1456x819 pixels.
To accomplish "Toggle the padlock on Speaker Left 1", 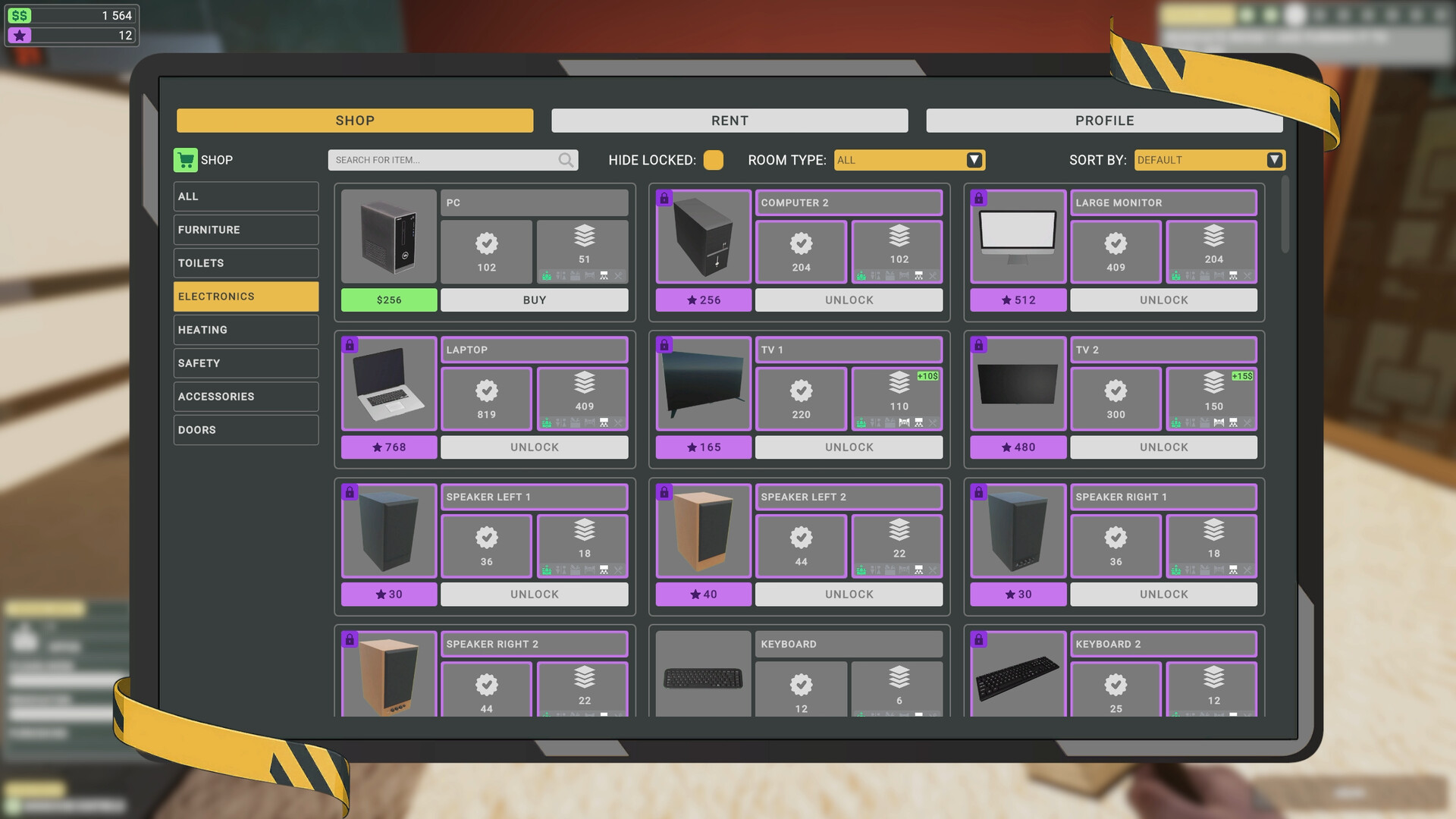I will tap(350, 492).
